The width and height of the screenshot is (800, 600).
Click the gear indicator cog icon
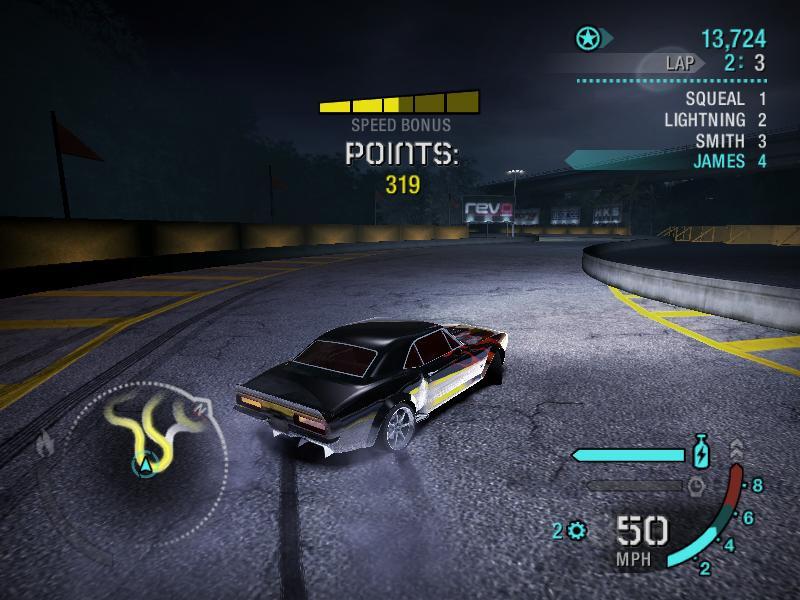point(577,530)
